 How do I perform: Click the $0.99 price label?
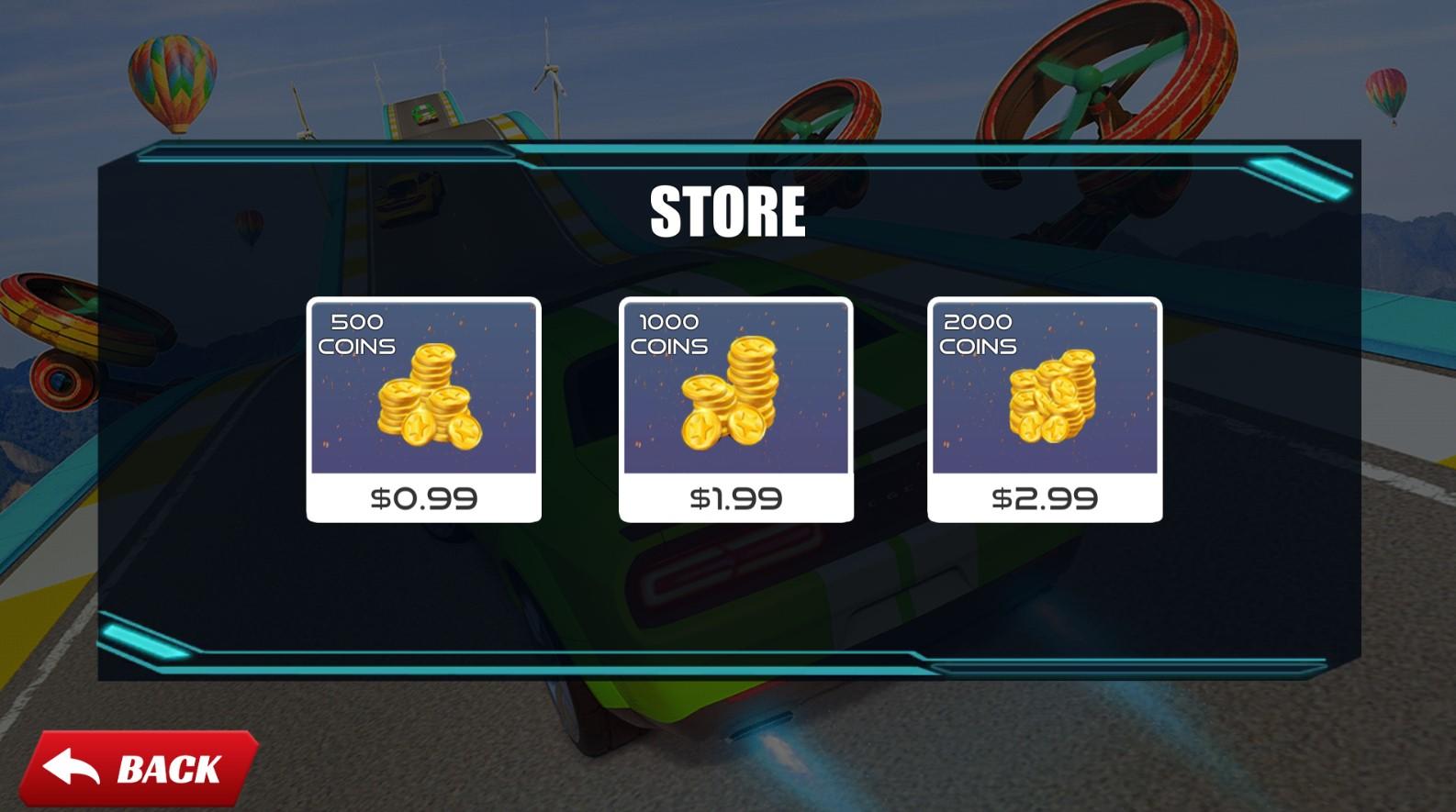423,498
